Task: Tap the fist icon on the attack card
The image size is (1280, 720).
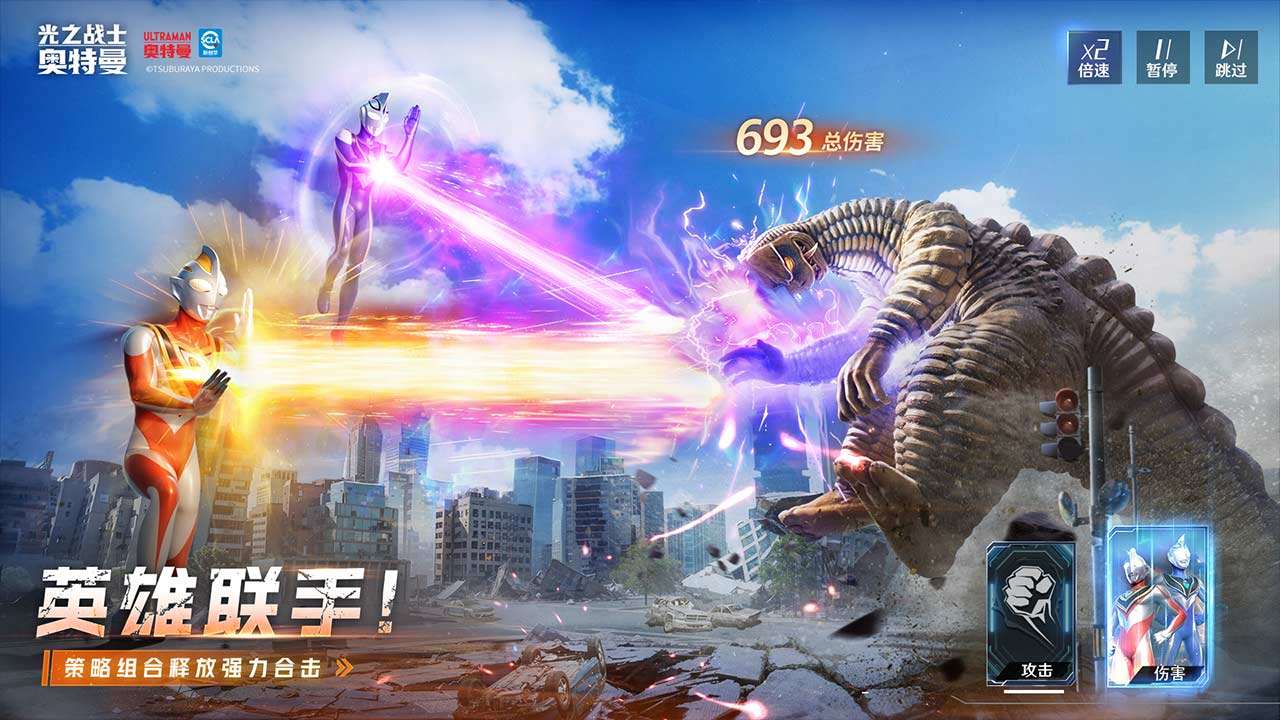Action: click(1030, 596)
